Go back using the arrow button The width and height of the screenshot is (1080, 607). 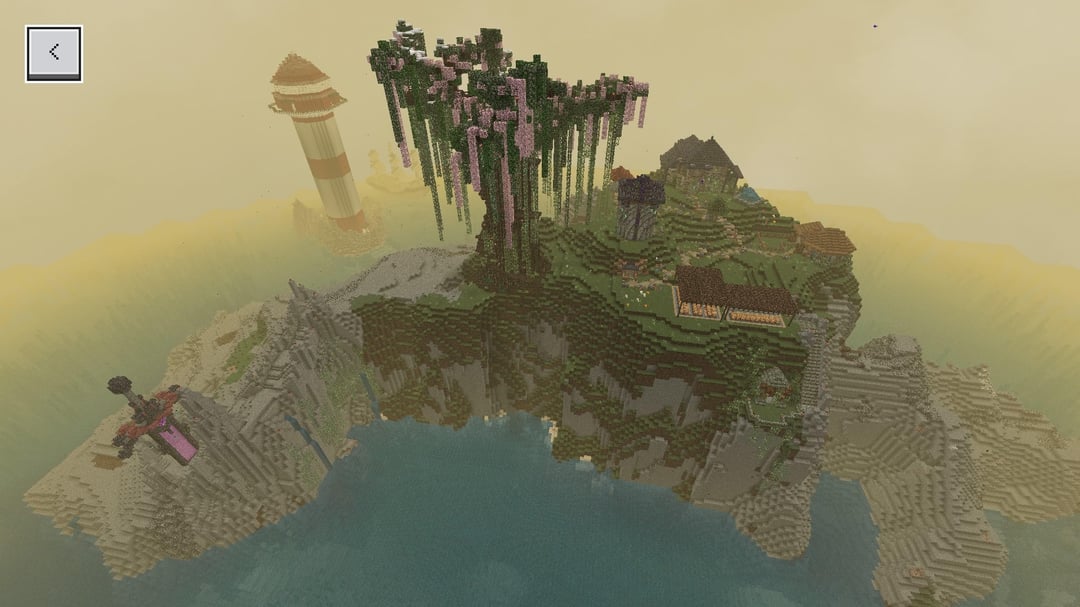54,53
